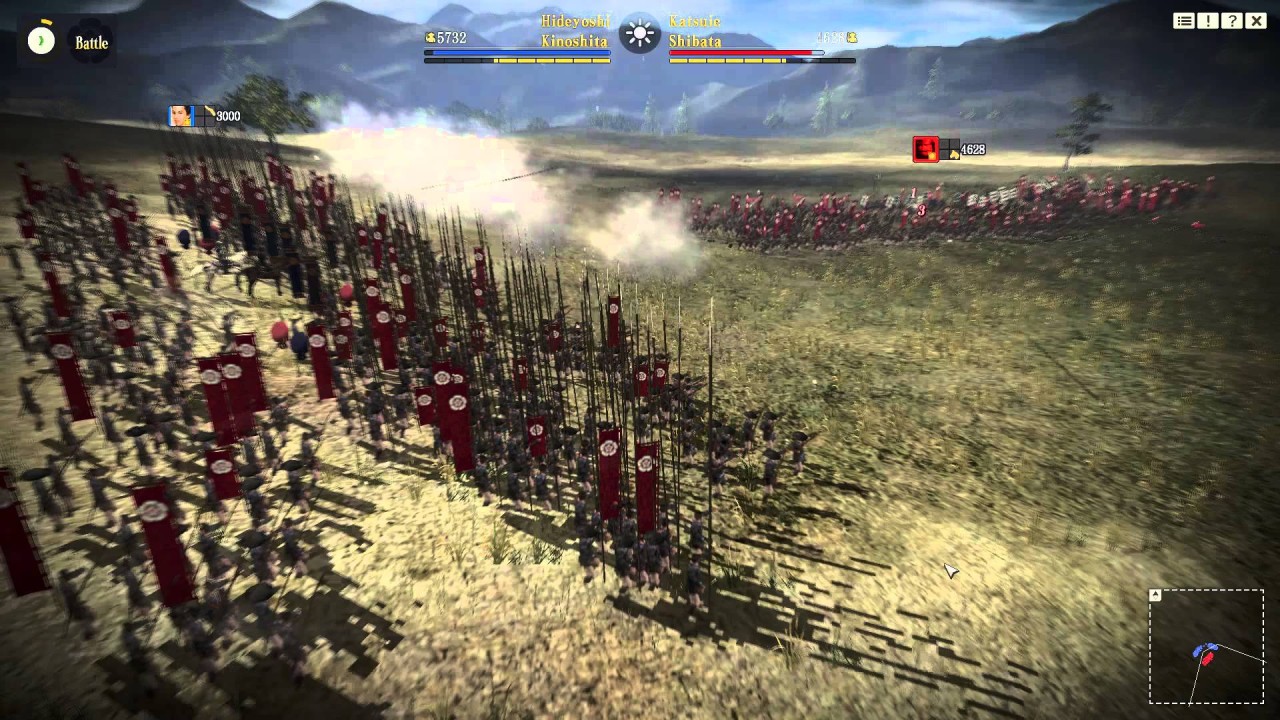Image resolution: width=1280 pixels, height=720 pixels.
Task: Toggle the minimap orientation arrow button
Action: point(1155,595)
